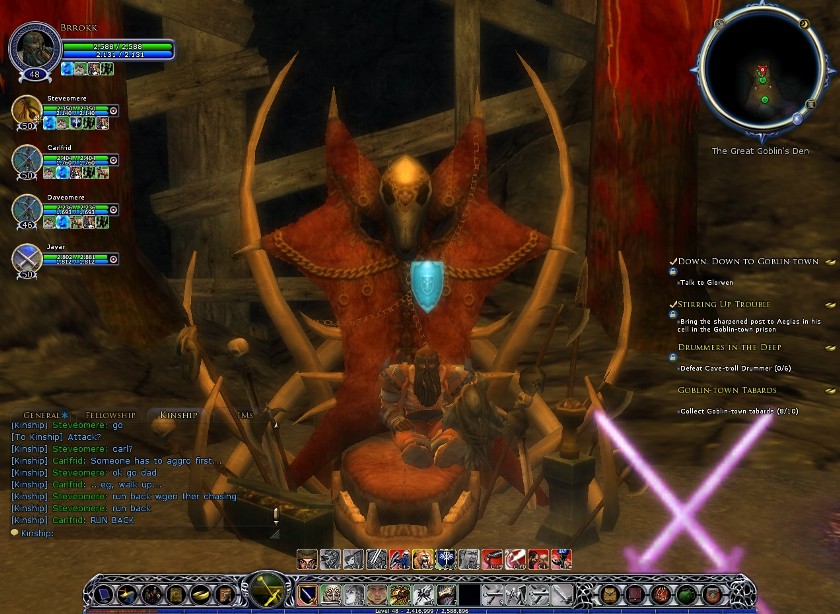Viewport: 840px width, 614px height.
Task: Select Daveomere's party portrait
Action: click(26, 209)
